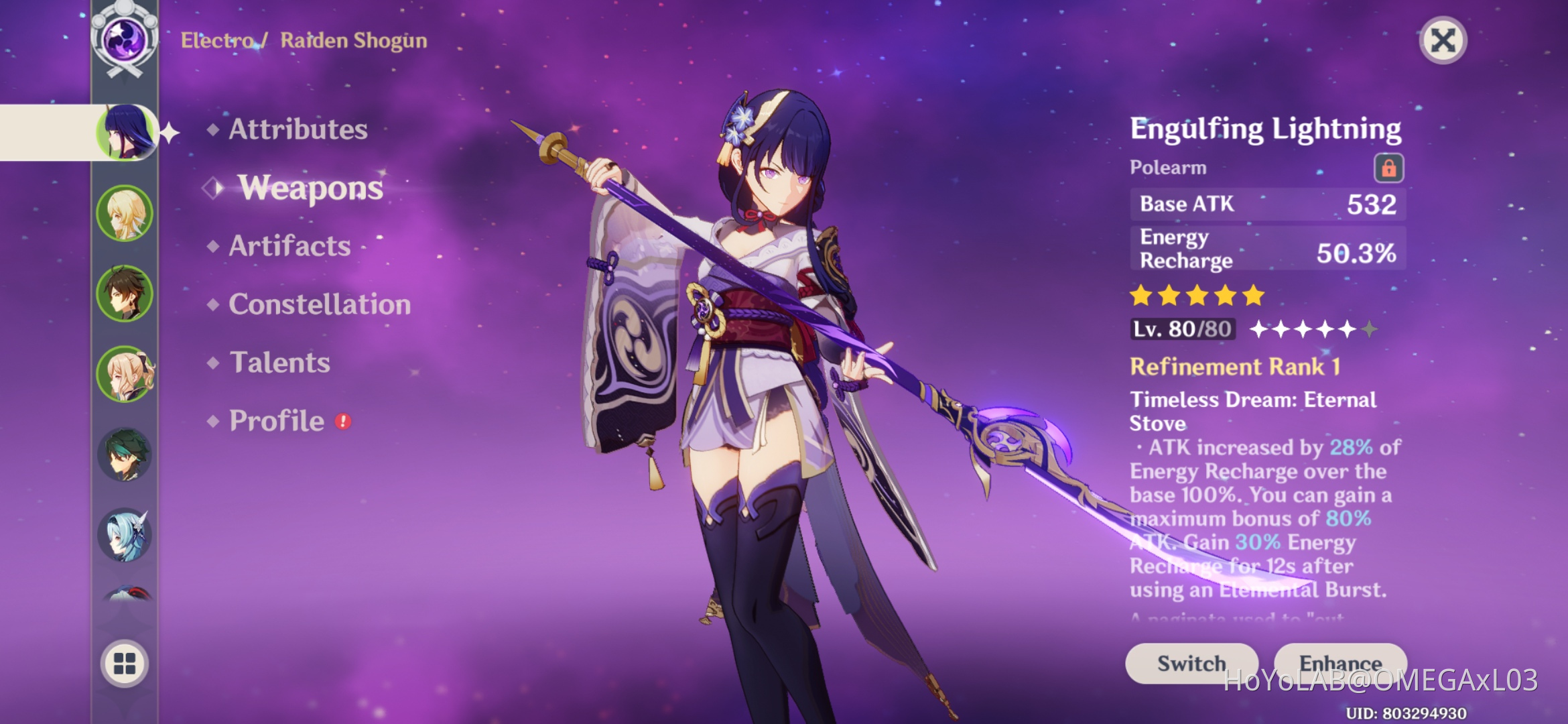The height and width of the screenshot is (724, 1568).
Task: Open the Constellation menu item
Action: pos(318,304)
